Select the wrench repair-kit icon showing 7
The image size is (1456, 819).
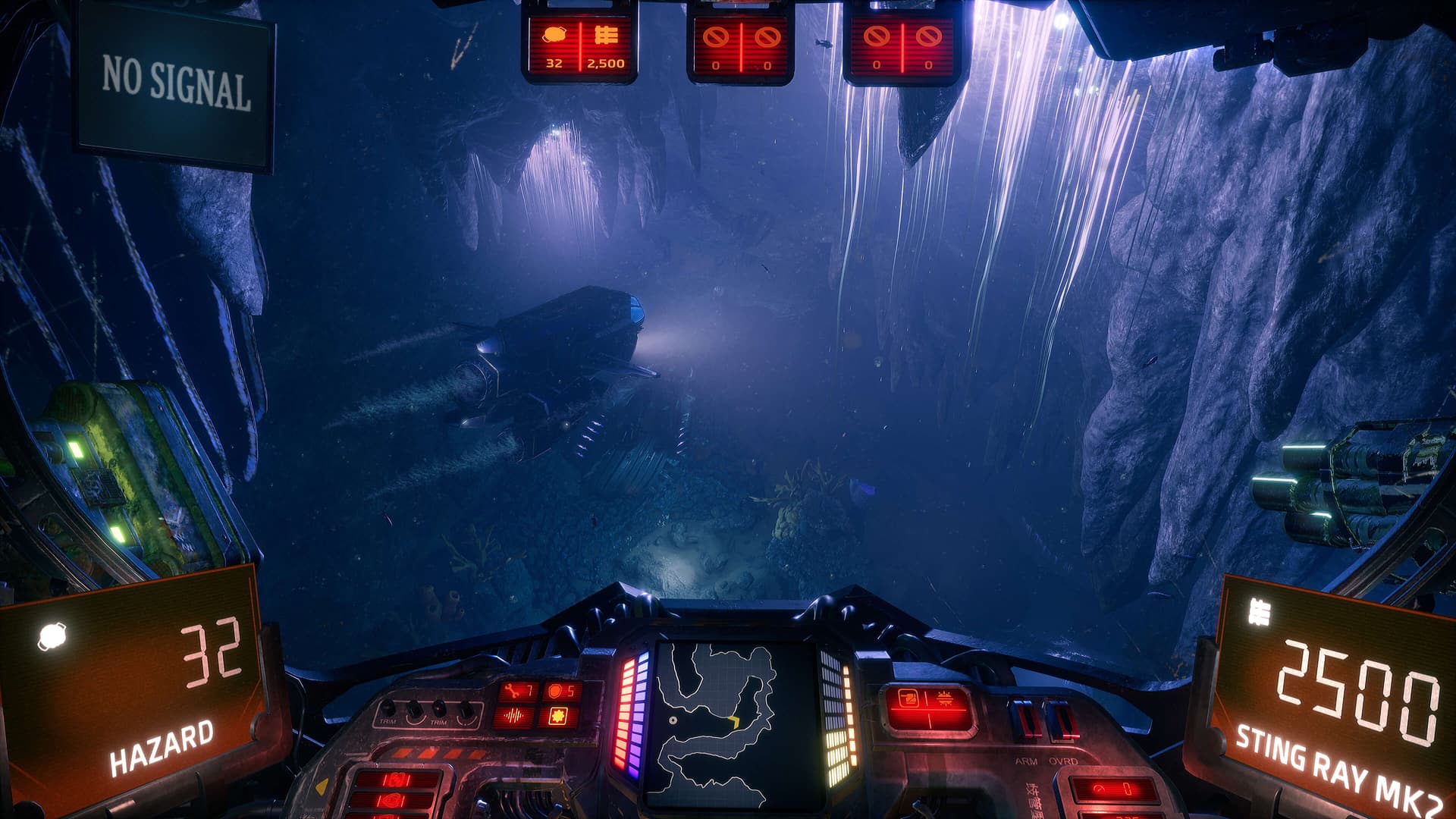point(511,689)
